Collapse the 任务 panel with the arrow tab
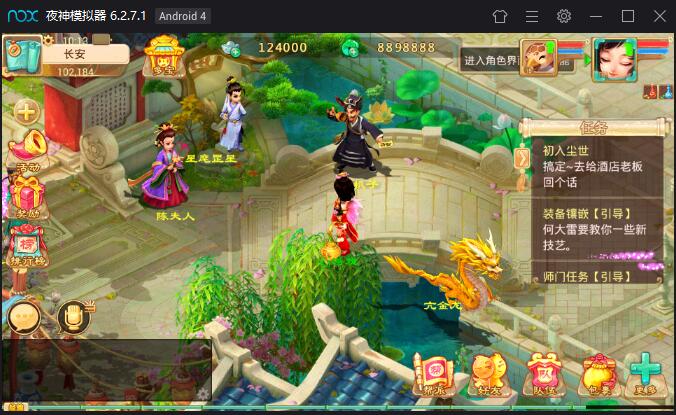Viewport: 676px width, 415px height. click(x=521, y=157)
